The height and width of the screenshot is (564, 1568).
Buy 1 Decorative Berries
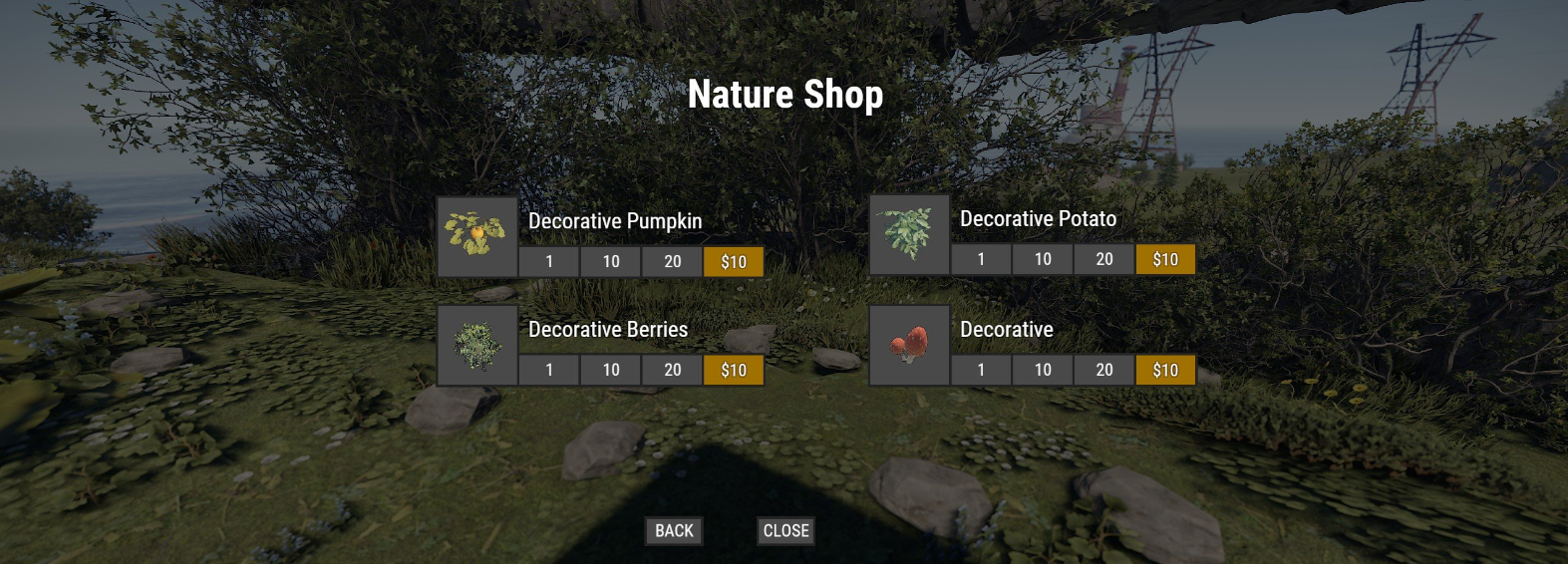point(549,370)
